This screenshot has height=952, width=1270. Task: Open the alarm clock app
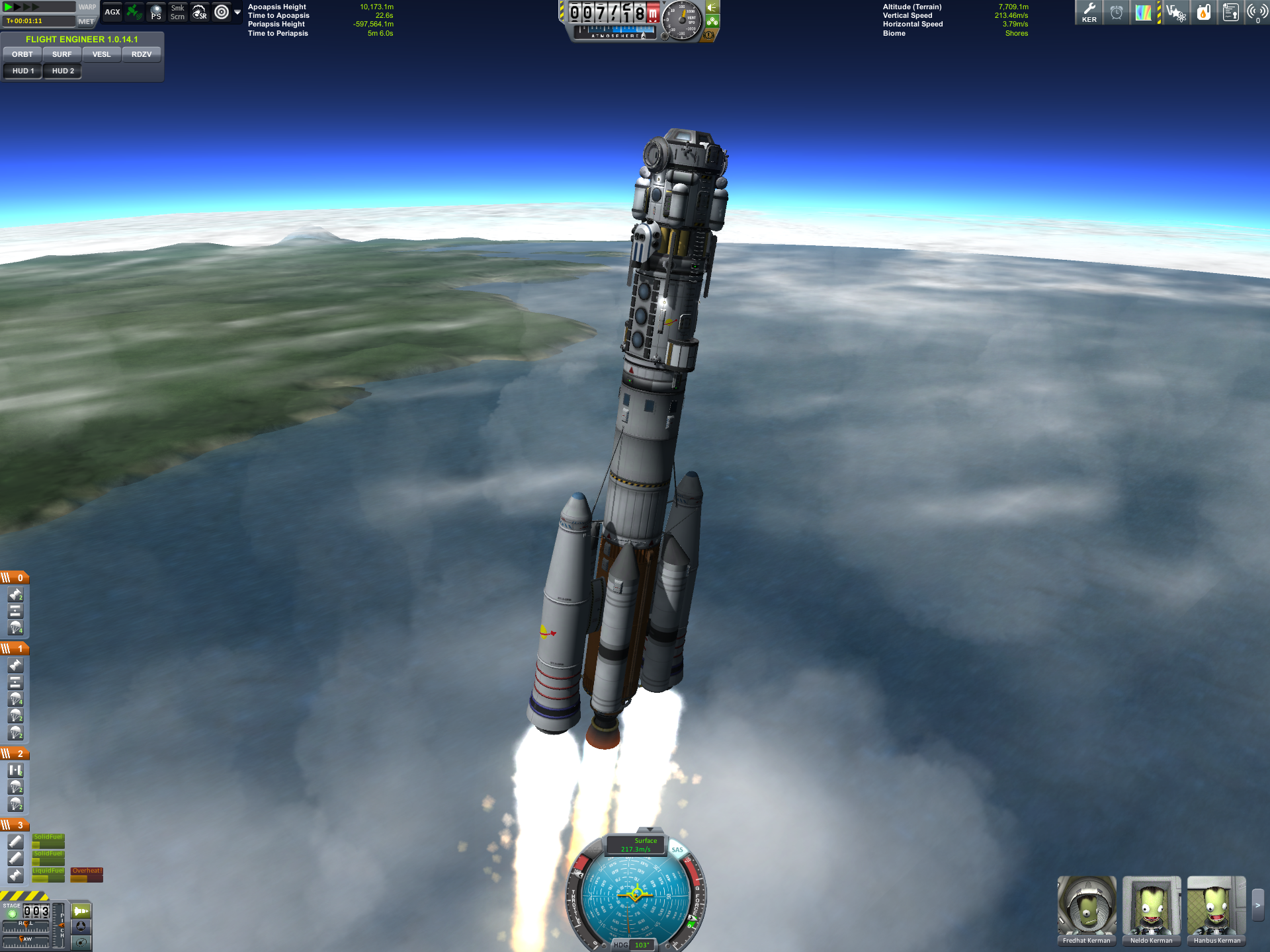click(x=1117, y=12)
